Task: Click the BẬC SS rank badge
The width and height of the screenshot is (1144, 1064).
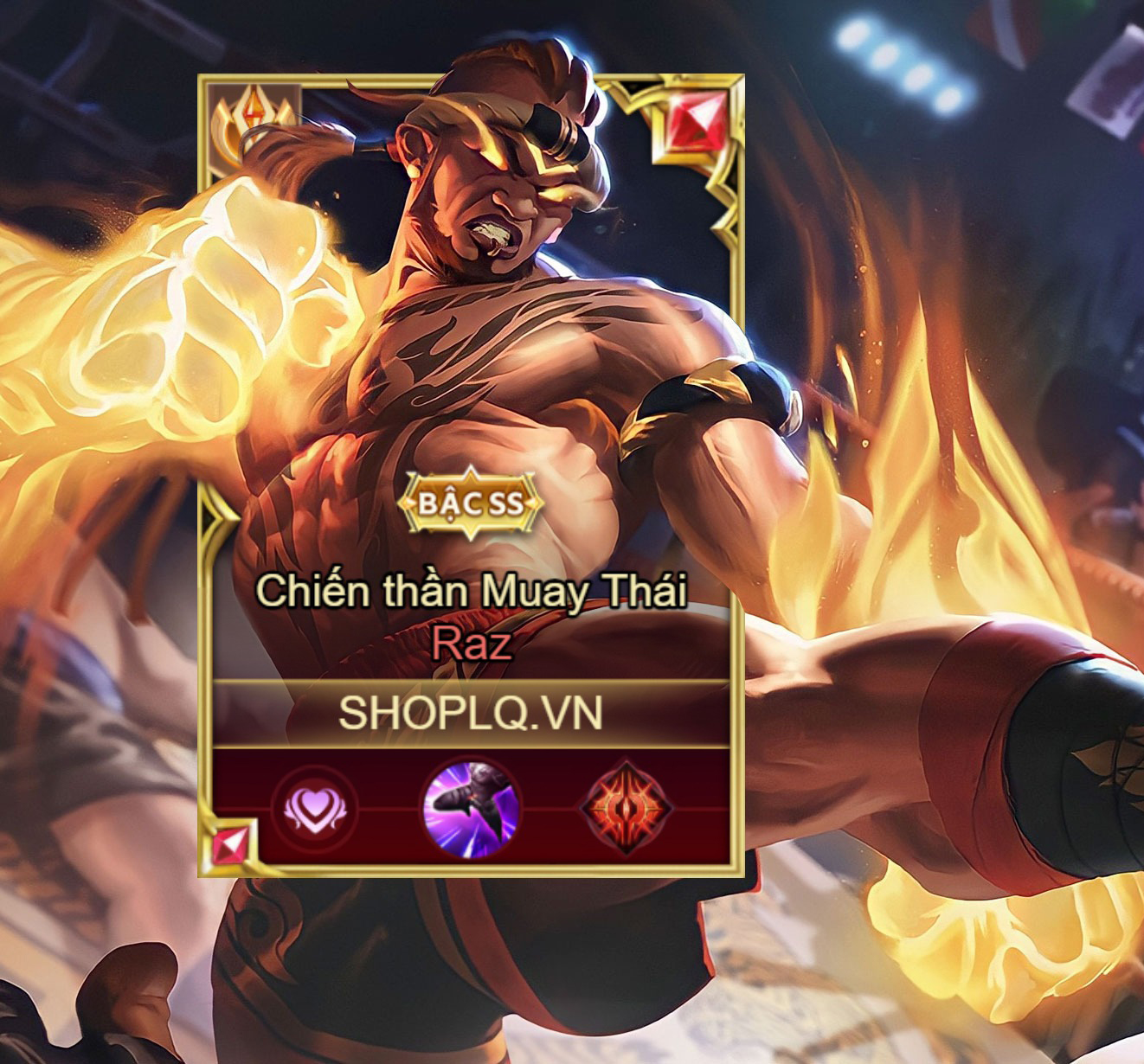Action: tap(472, 503)
